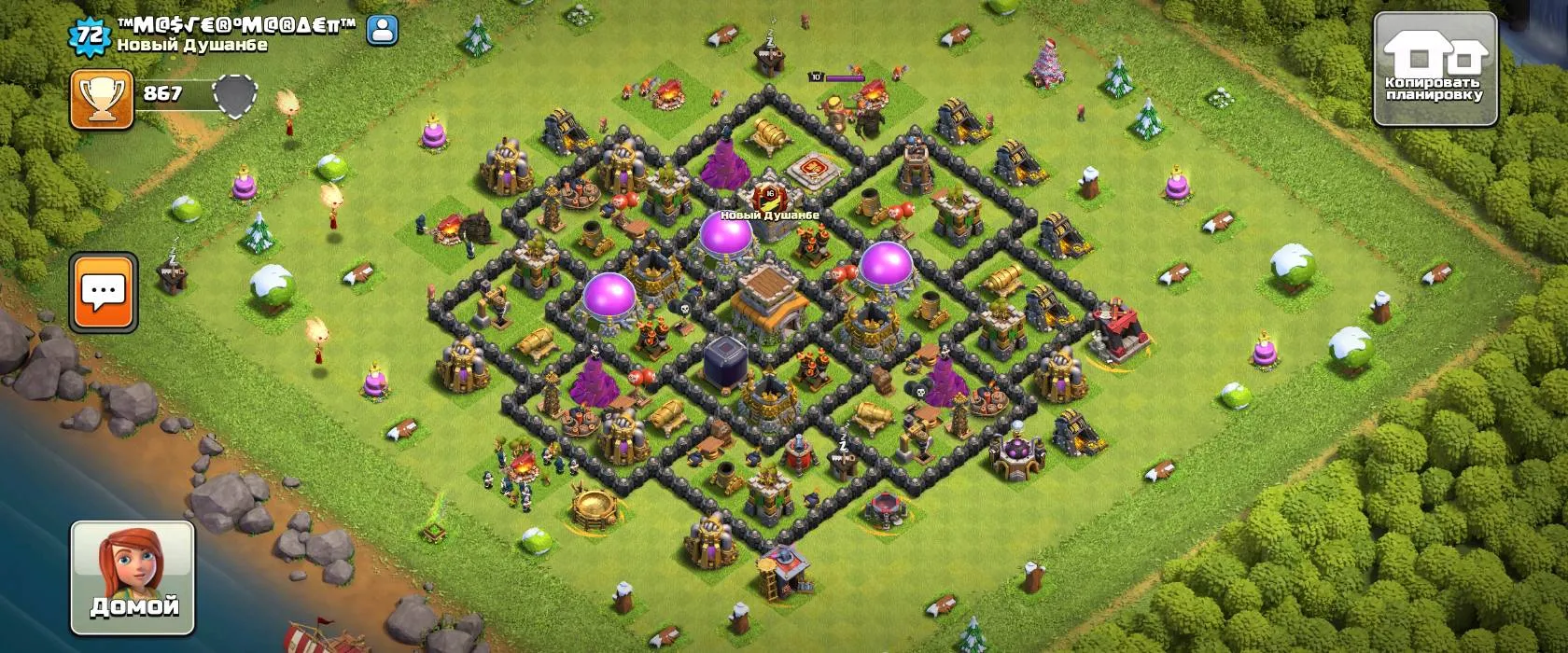1568x653 pixels.
Task: Open the blue player profile icon
Action: [383, 31]
